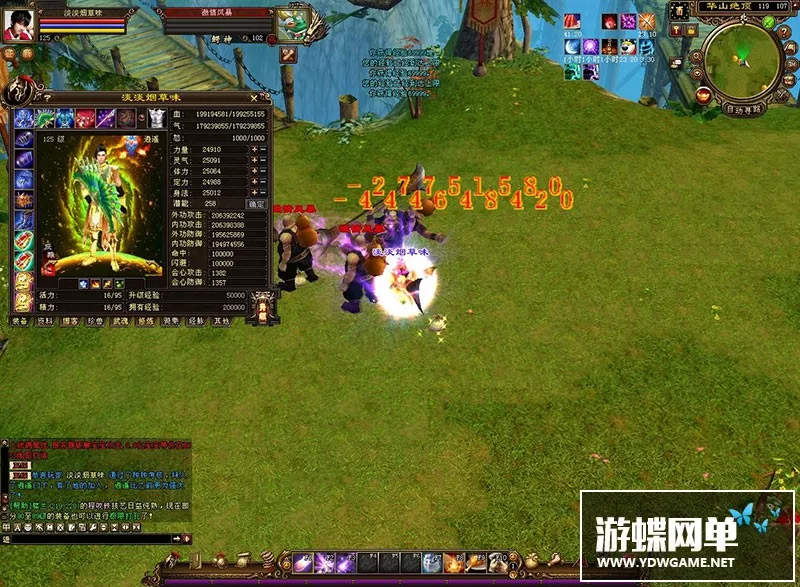Confirm potential point allocation with 确定
800x587 pixels.
coord(256,203)
